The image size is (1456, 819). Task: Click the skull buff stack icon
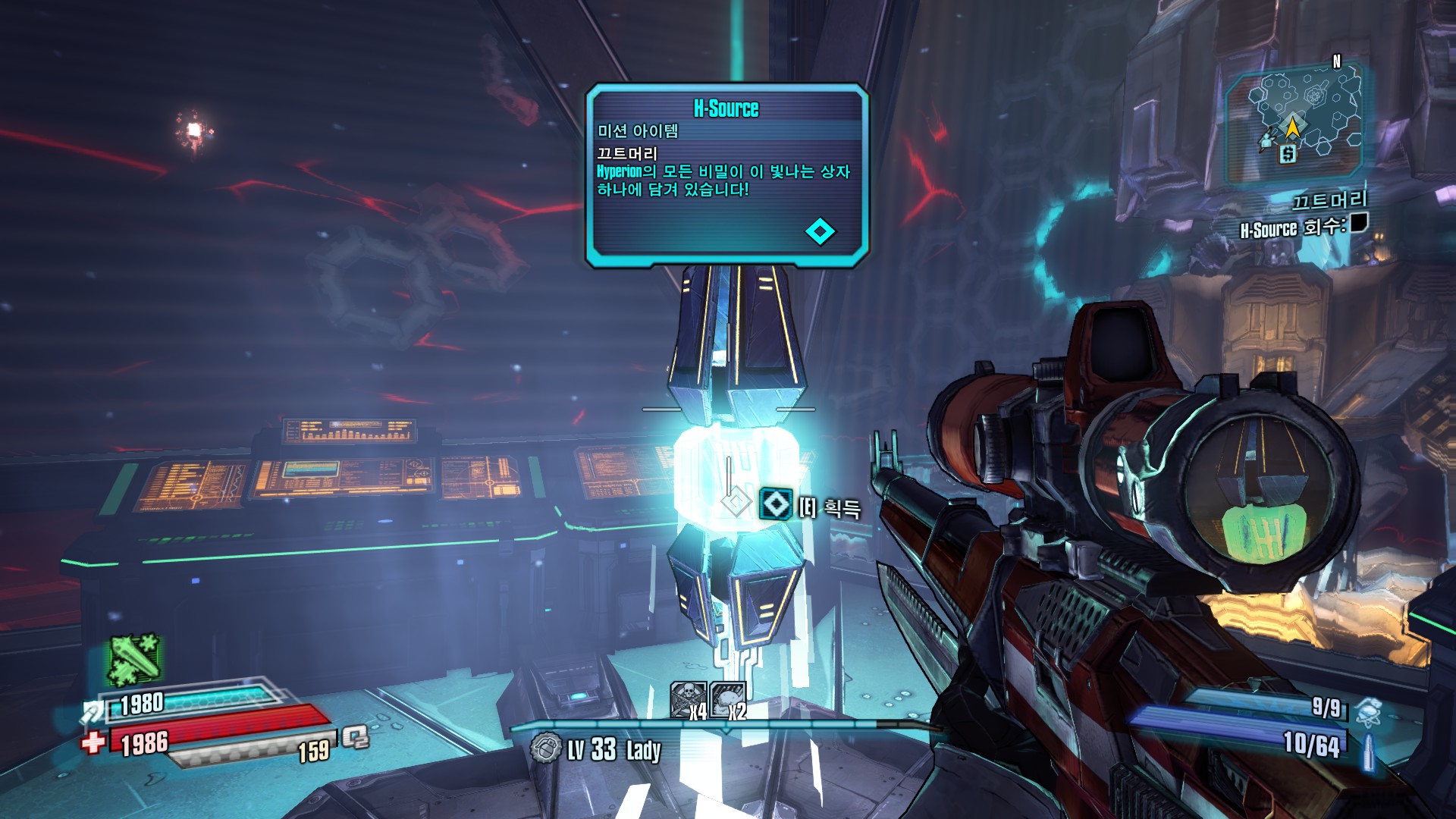(688, 699)
